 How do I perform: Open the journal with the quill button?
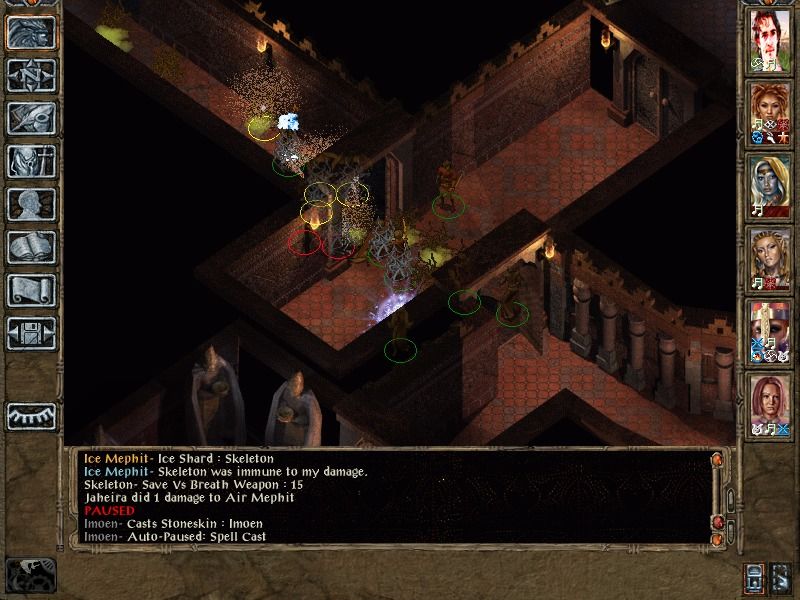pyautogui.click(x=31, y=118)
